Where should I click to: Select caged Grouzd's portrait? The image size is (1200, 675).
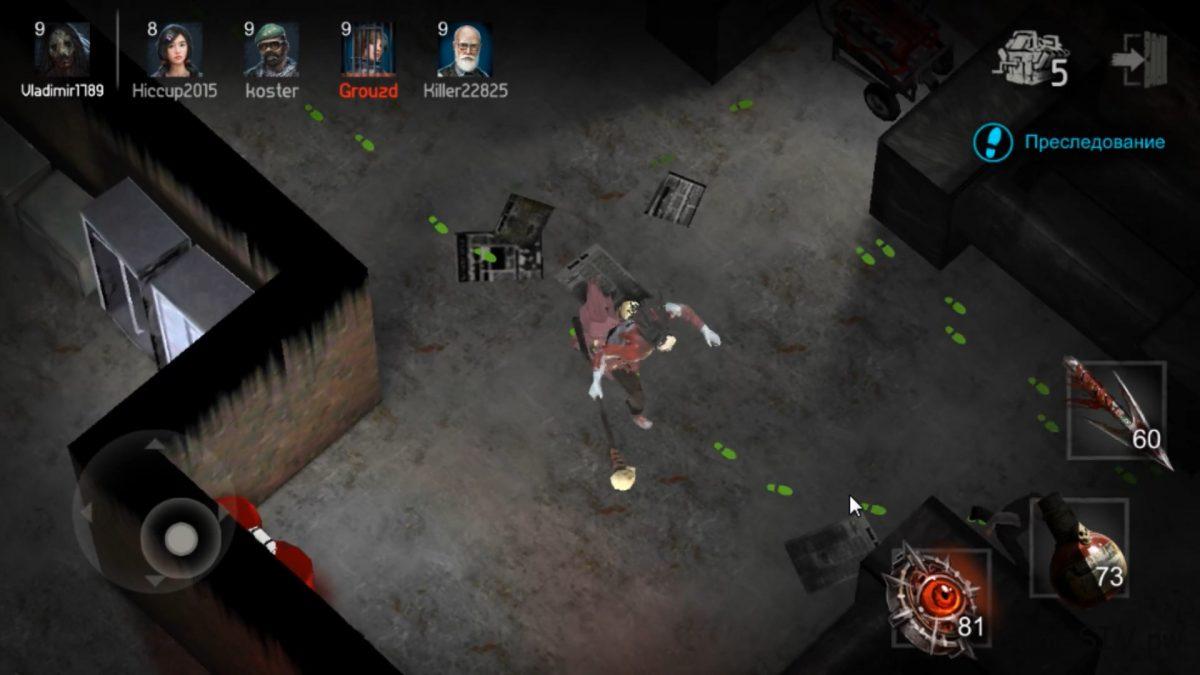[368, 51]
